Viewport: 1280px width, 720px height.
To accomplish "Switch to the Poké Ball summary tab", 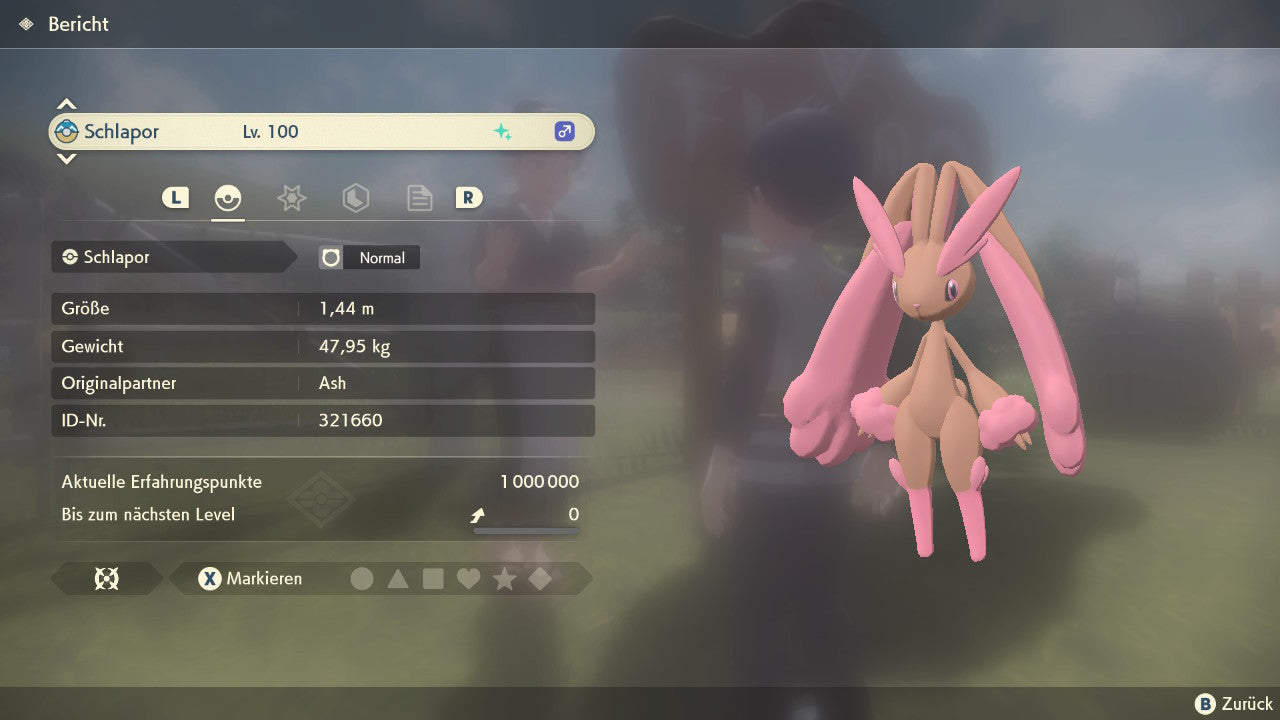I will 228,198.
